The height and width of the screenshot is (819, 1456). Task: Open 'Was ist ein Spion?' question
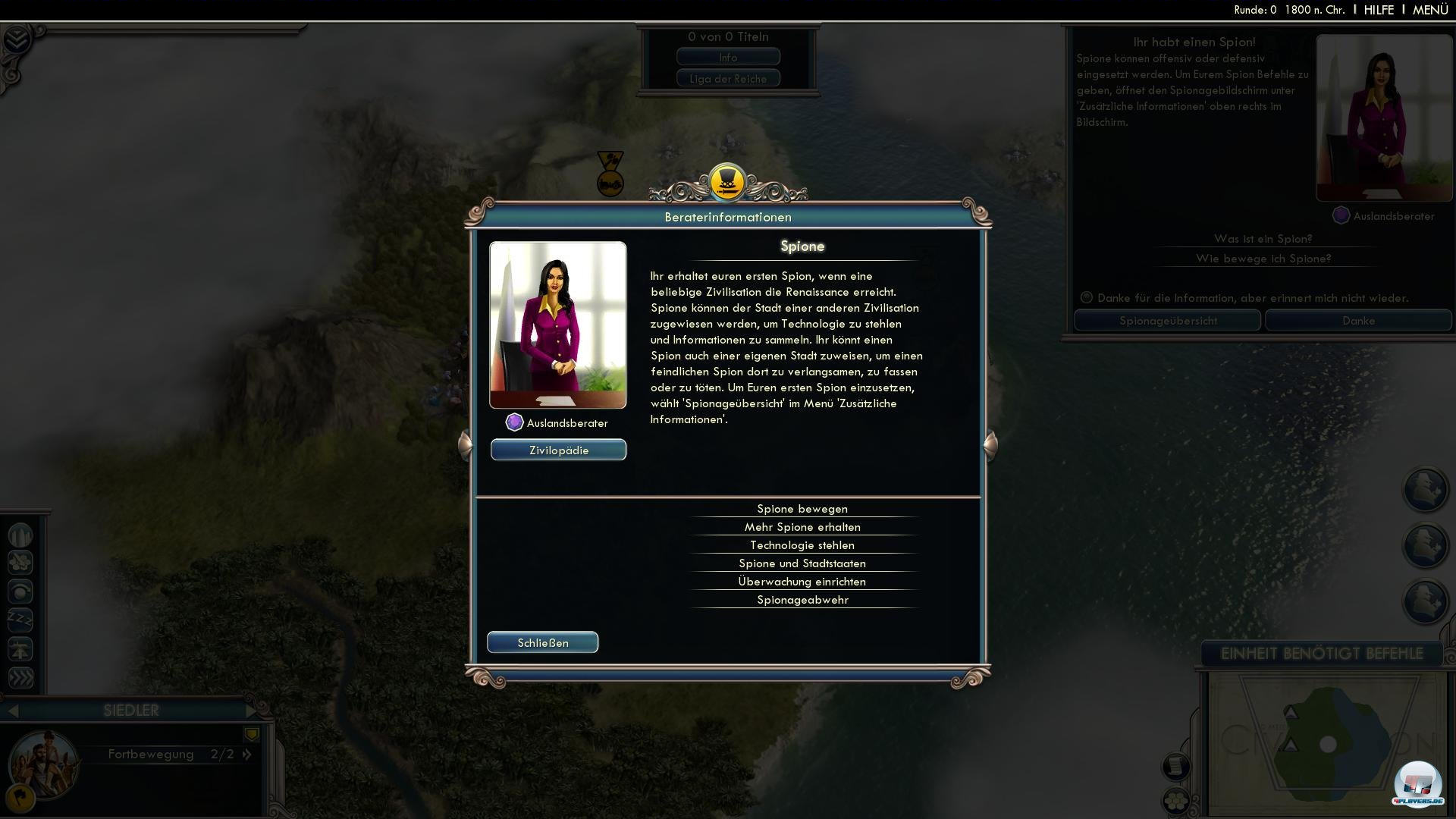click(x=1263, y=239)
